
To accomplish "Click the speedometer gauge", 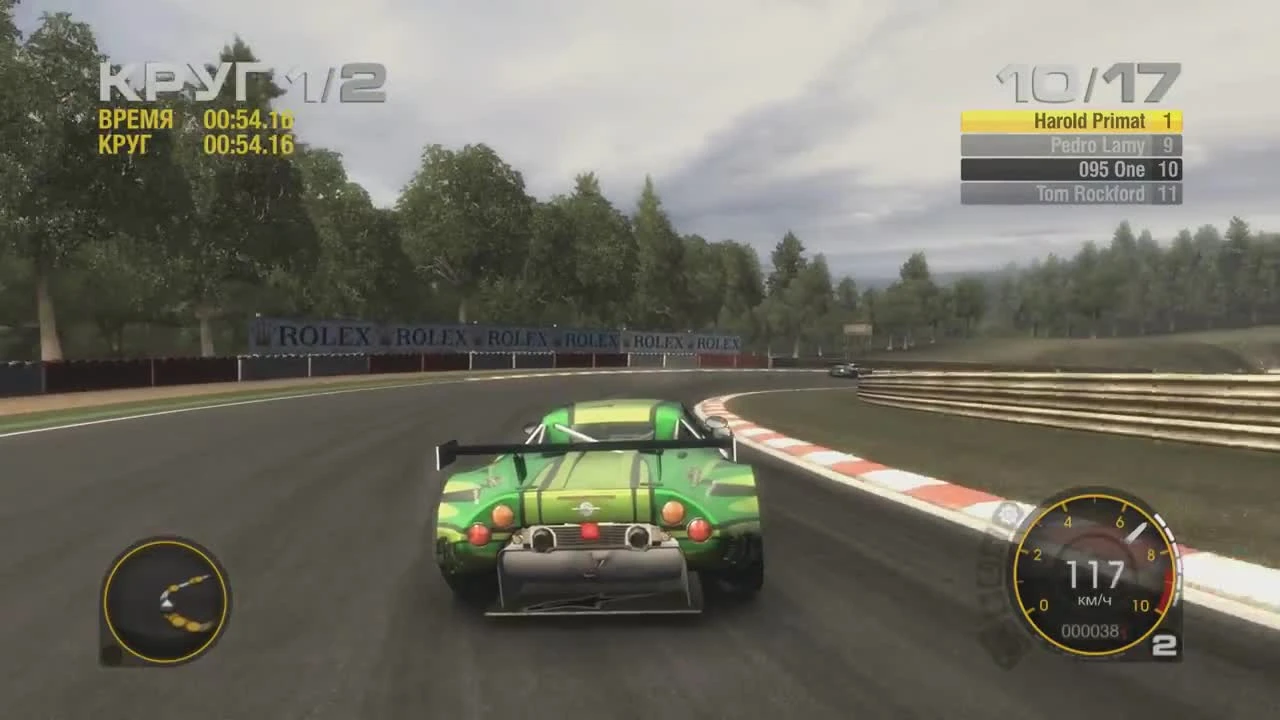I will [1095, 575].
